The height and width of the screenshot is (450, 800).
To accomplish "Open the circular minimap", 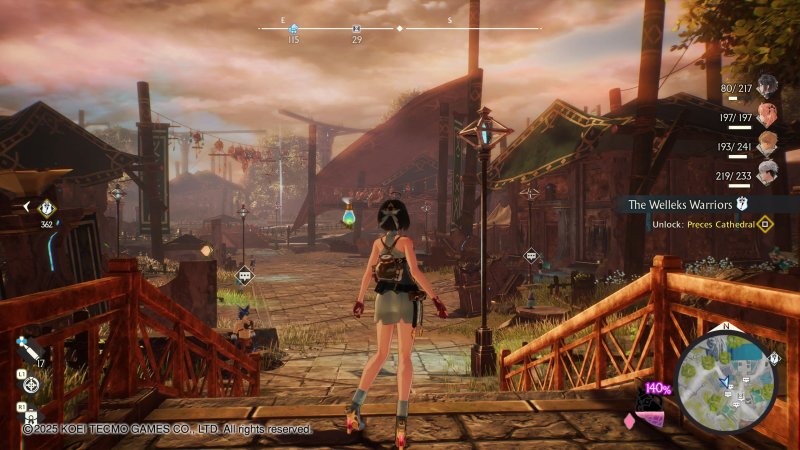I will tap(726, 382).
